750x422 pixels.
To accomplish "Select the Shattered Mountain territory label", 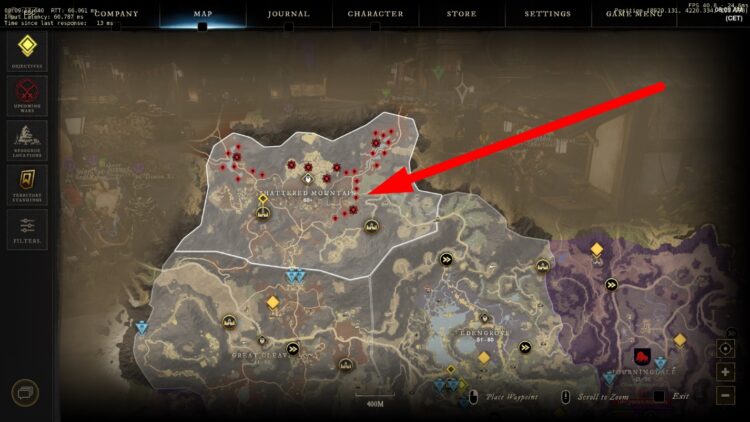I will pyautogui.click(x=308, y=192).
